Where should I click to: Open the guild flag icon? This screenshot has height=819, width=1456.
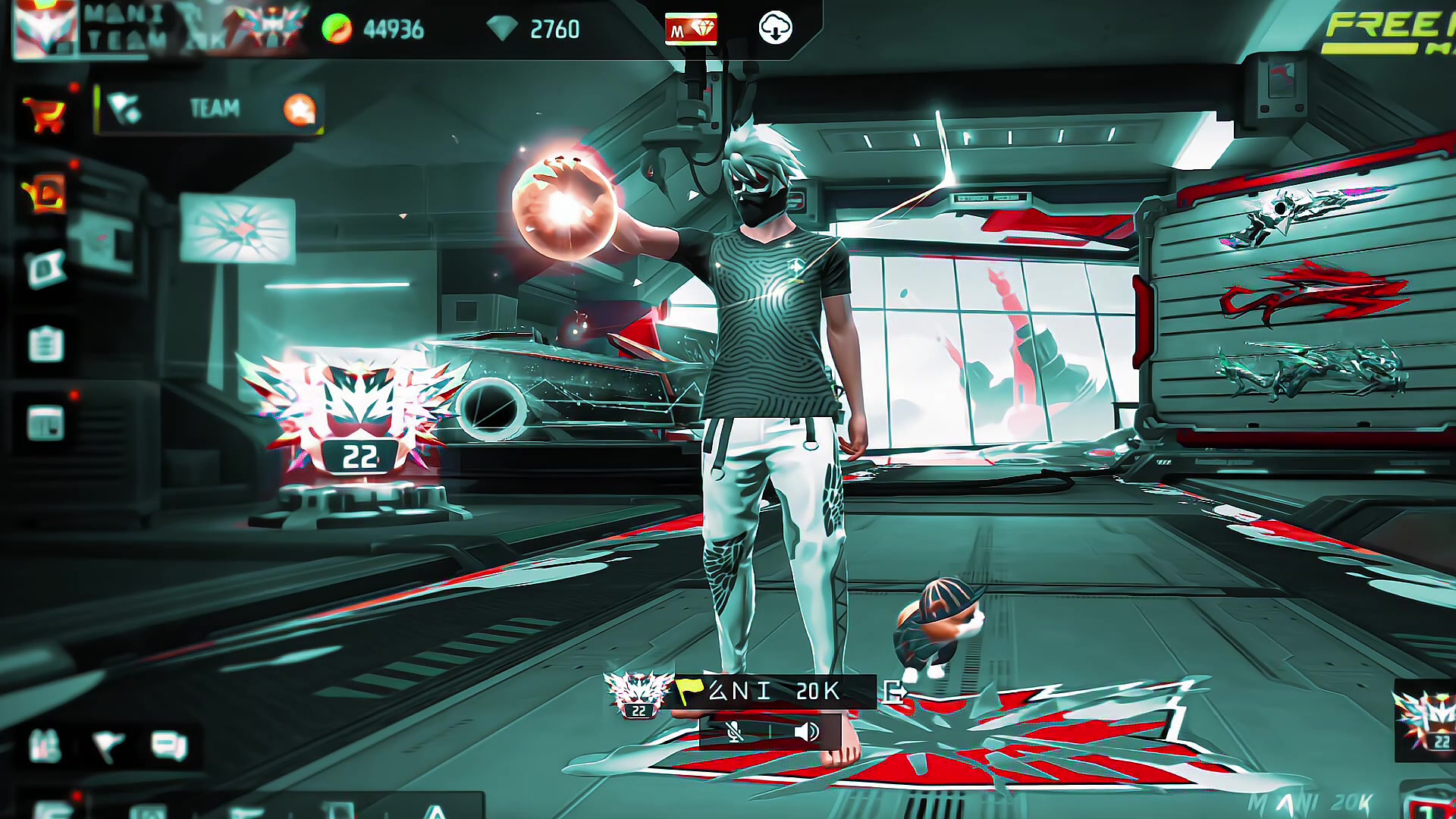coord(107,746)
